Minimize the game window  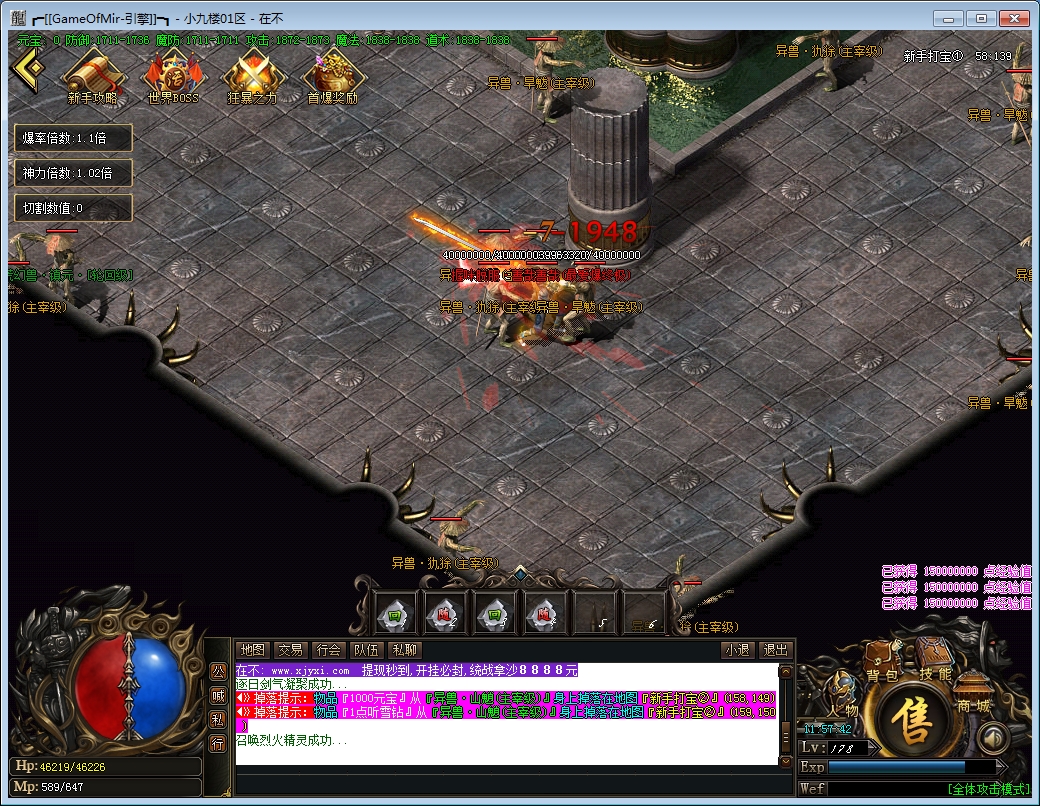[x=951, y=18]
